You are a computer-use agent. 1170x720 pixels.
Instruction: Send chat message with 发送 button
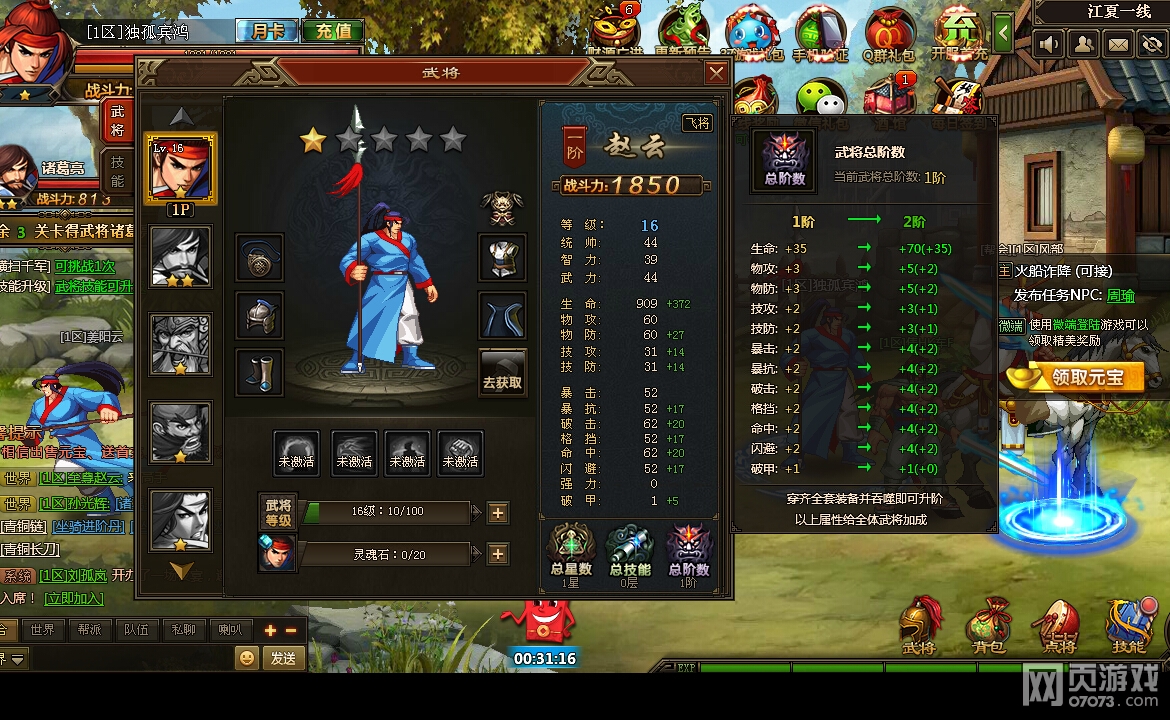pyautogui.click(x=283, y=657)
